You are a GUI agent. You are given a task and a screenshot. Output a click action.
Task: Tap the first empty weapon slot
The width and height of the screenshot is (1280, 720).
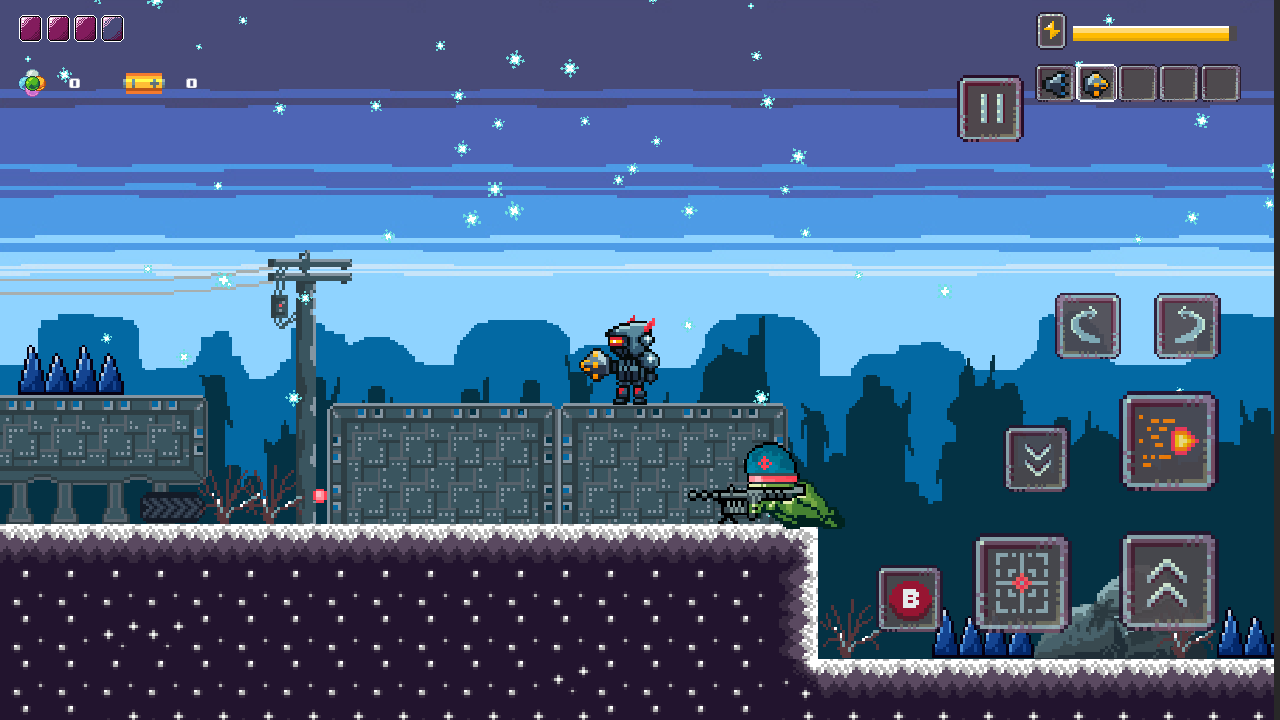tap(1138, 83)
